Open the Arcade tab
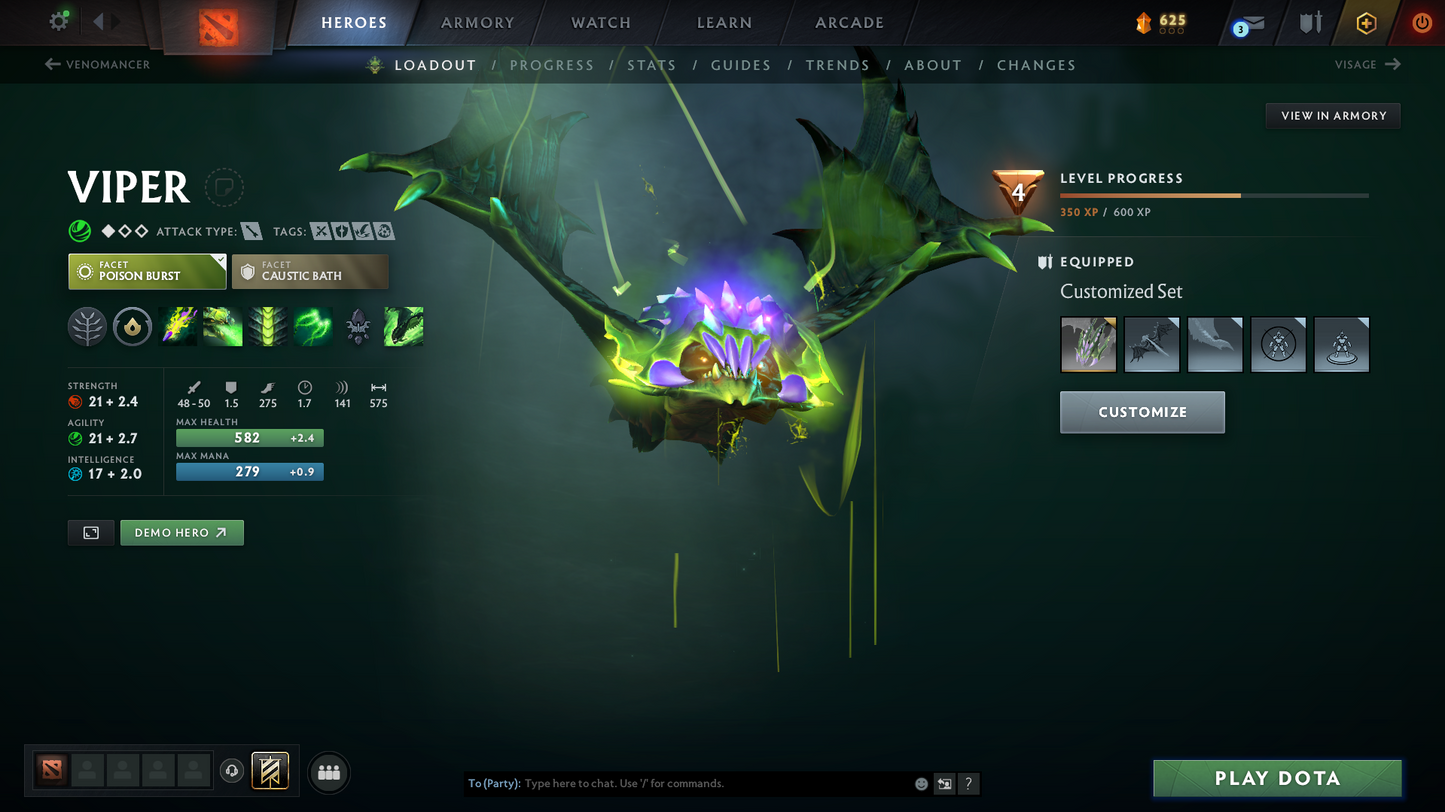Viewport: 1445px width, 812px height. click(x=849, y=22)
